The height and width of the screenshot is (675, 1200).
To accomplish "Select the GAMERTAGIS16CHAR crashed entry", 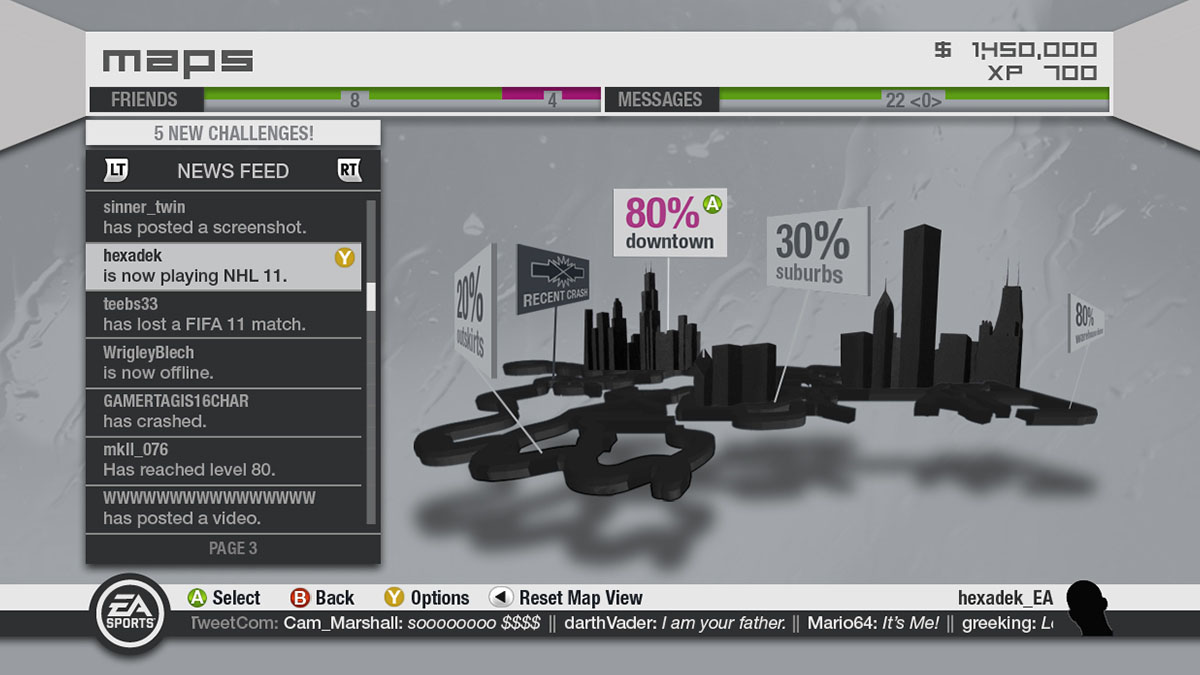I will coord(225,411).
